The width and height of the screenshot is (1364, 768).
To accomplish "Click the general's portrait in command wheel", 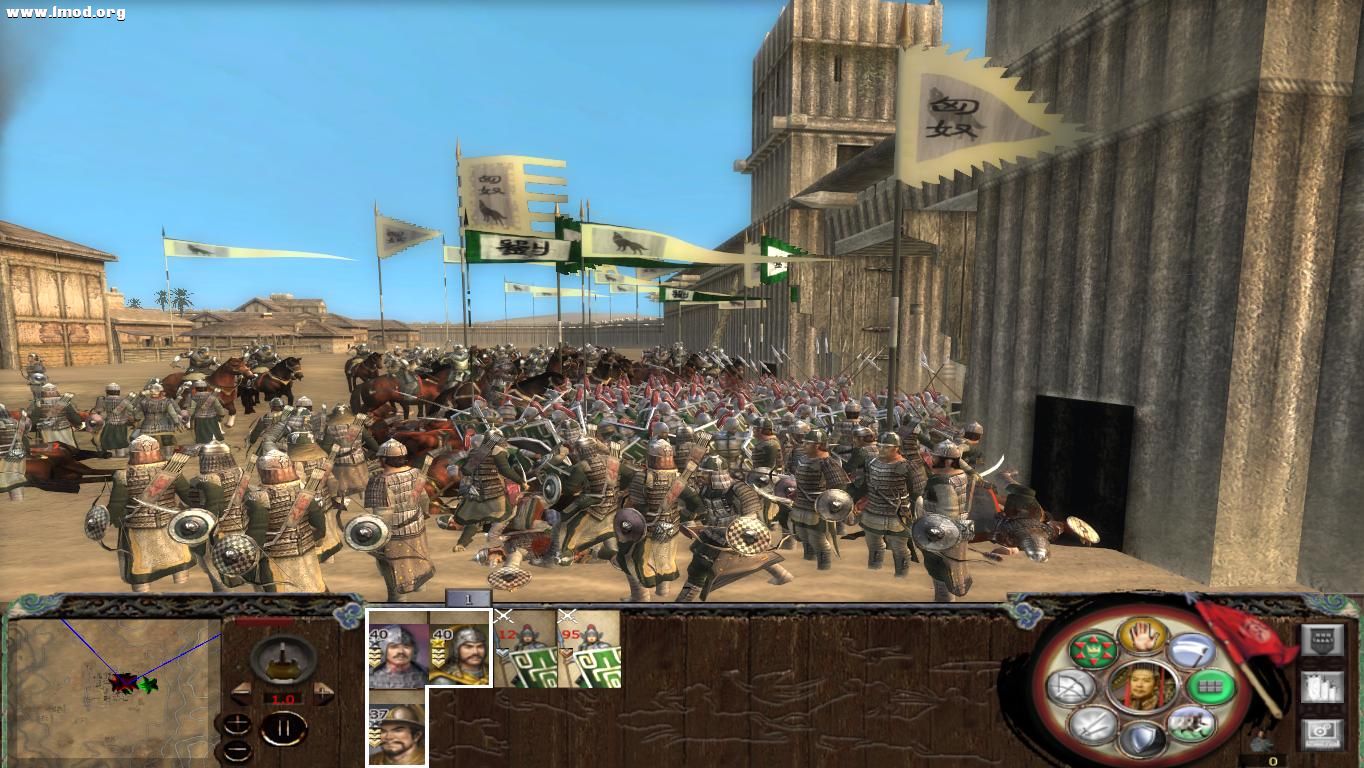I will click(1141, 687).
